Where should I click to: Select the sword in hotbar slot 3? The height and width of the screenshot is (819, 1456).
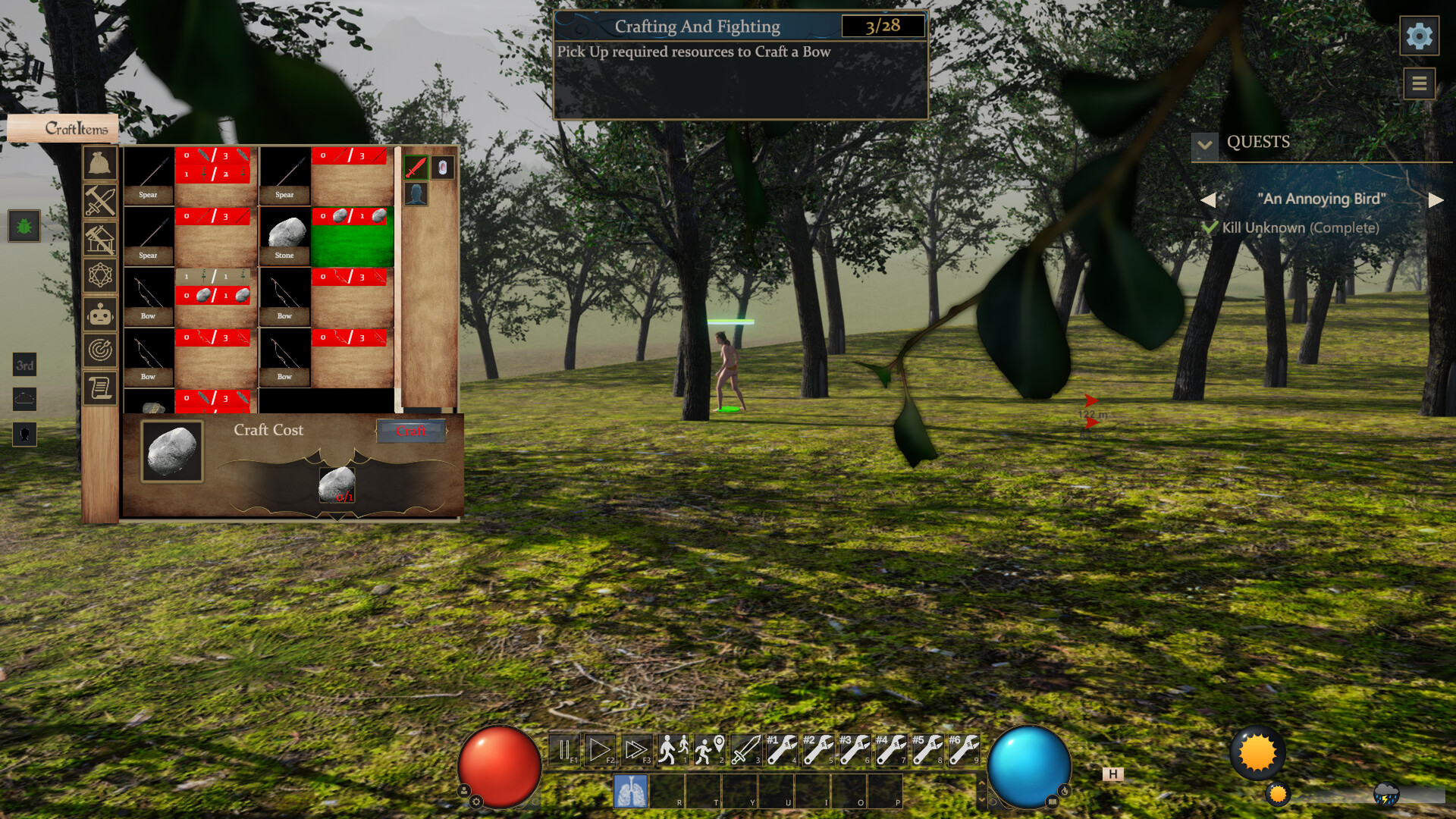pyautogui.click(x=746, y=751)
